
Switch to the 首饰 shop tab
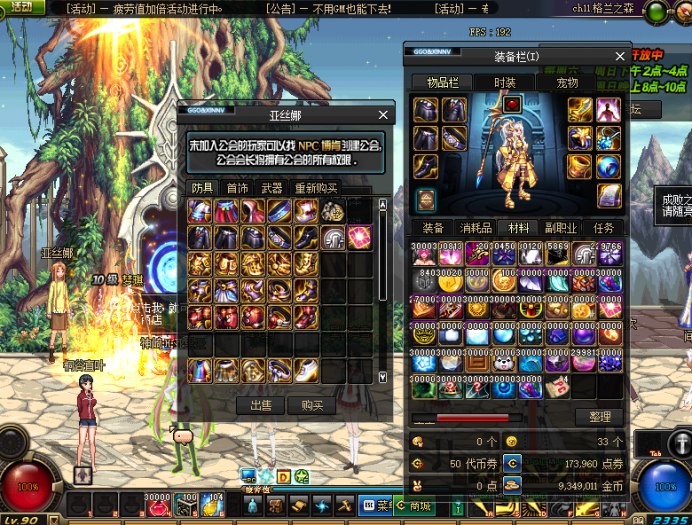point(237,188)
